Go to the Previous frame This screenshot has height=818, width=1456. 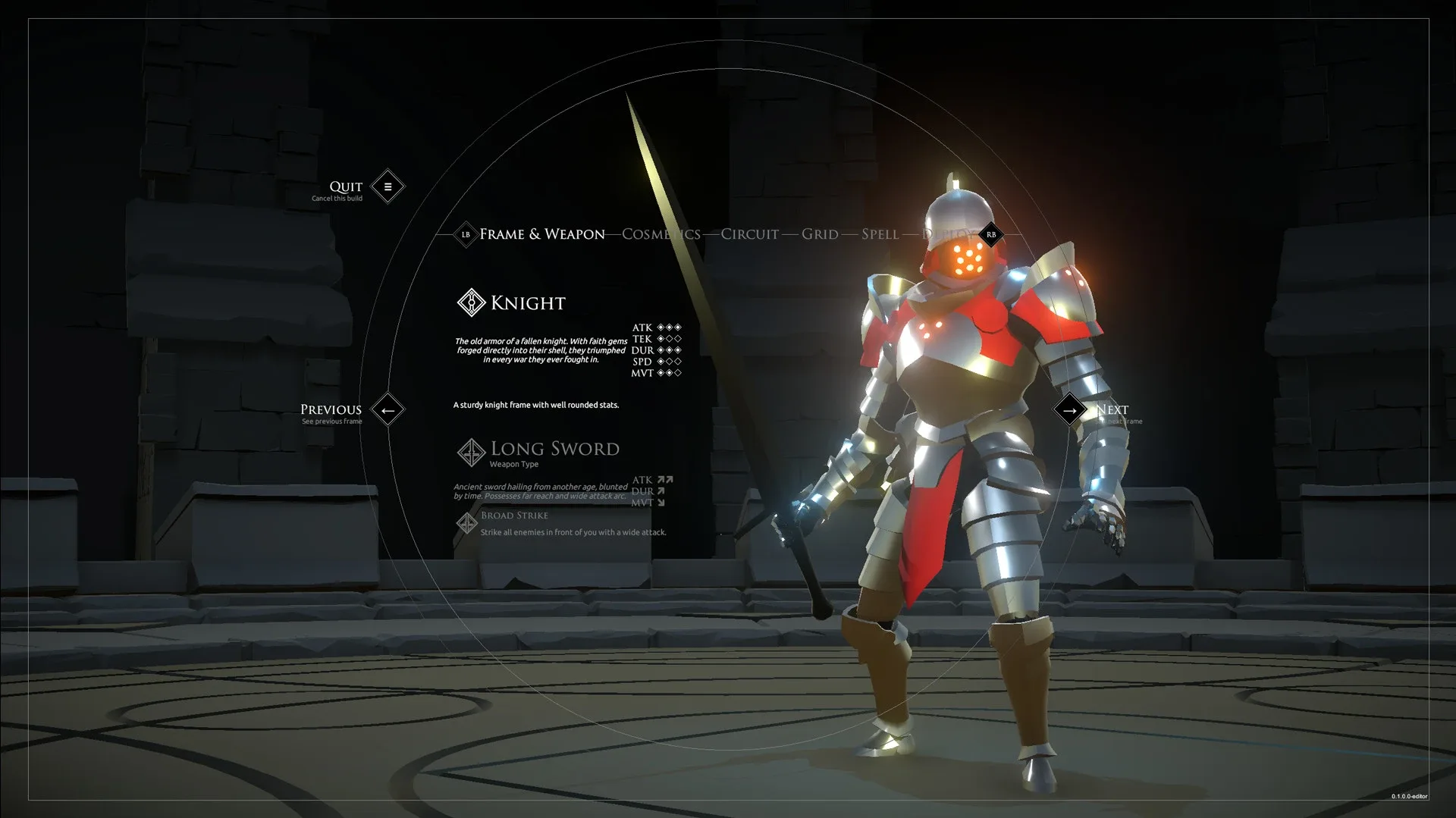388,410
